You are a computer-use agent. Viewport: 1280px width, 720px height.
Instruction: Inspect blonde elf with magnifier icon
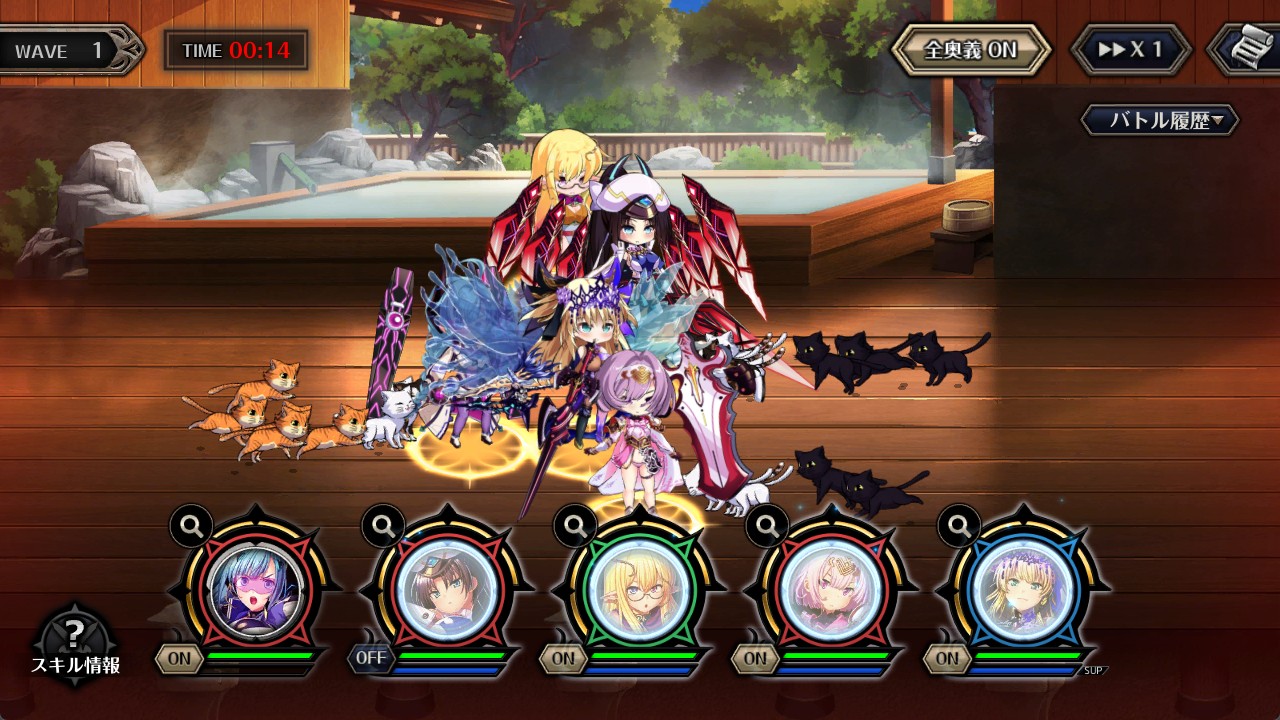point(575,524)
